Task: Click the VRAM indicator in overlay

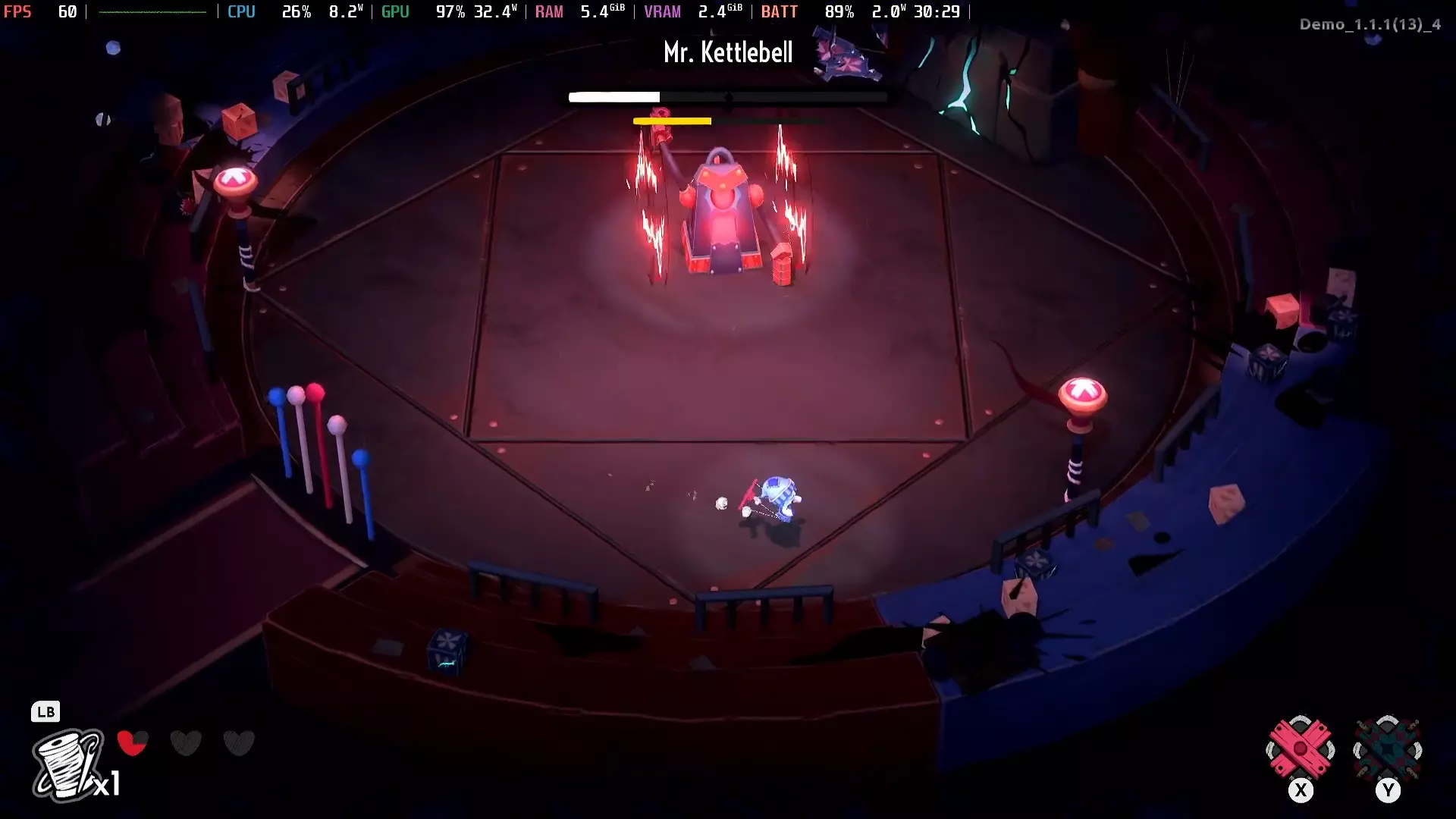Action: (x=663, y=11)
